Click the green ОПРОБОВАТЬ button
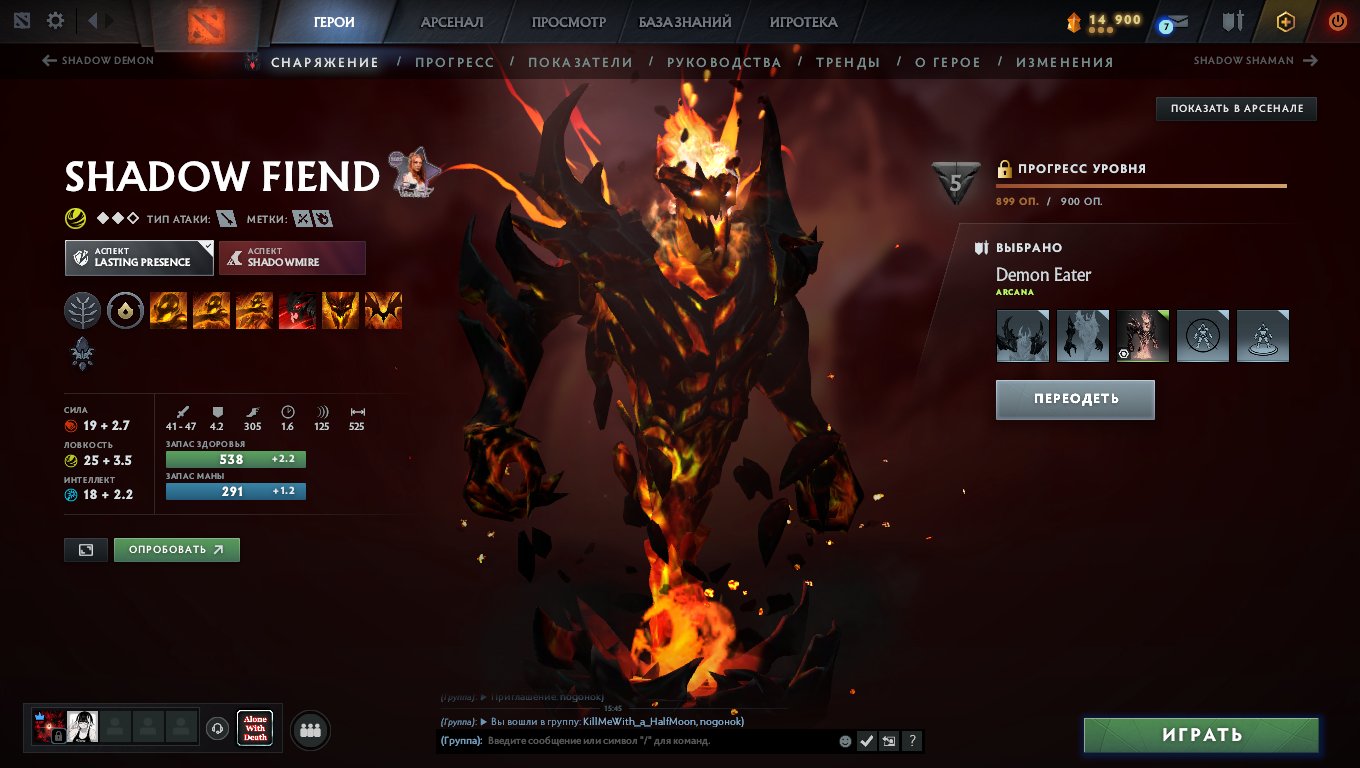The height and width of the screenshot is (768, 1360). 176,549
